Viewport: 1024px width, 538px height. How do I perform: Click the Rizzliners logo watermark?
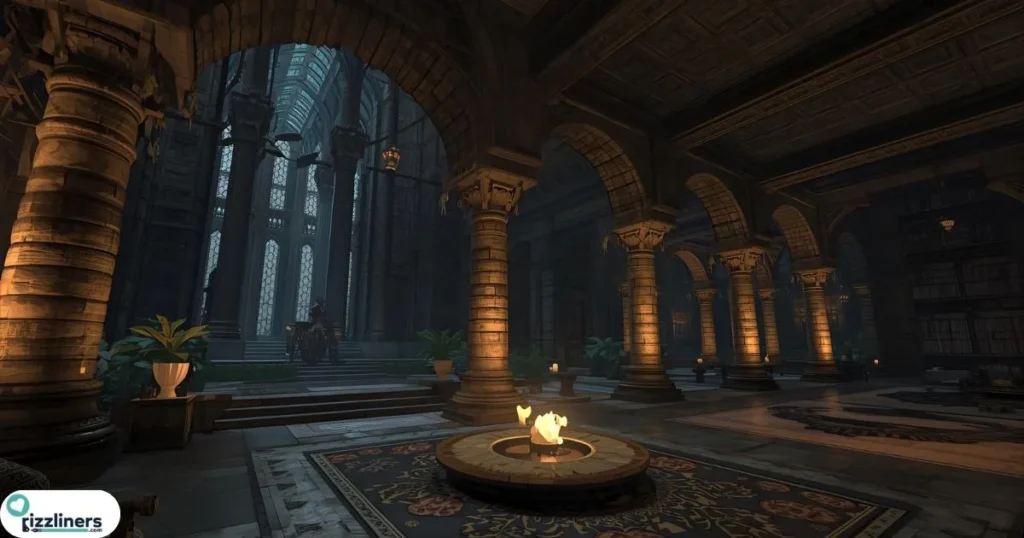click(60, 513)
